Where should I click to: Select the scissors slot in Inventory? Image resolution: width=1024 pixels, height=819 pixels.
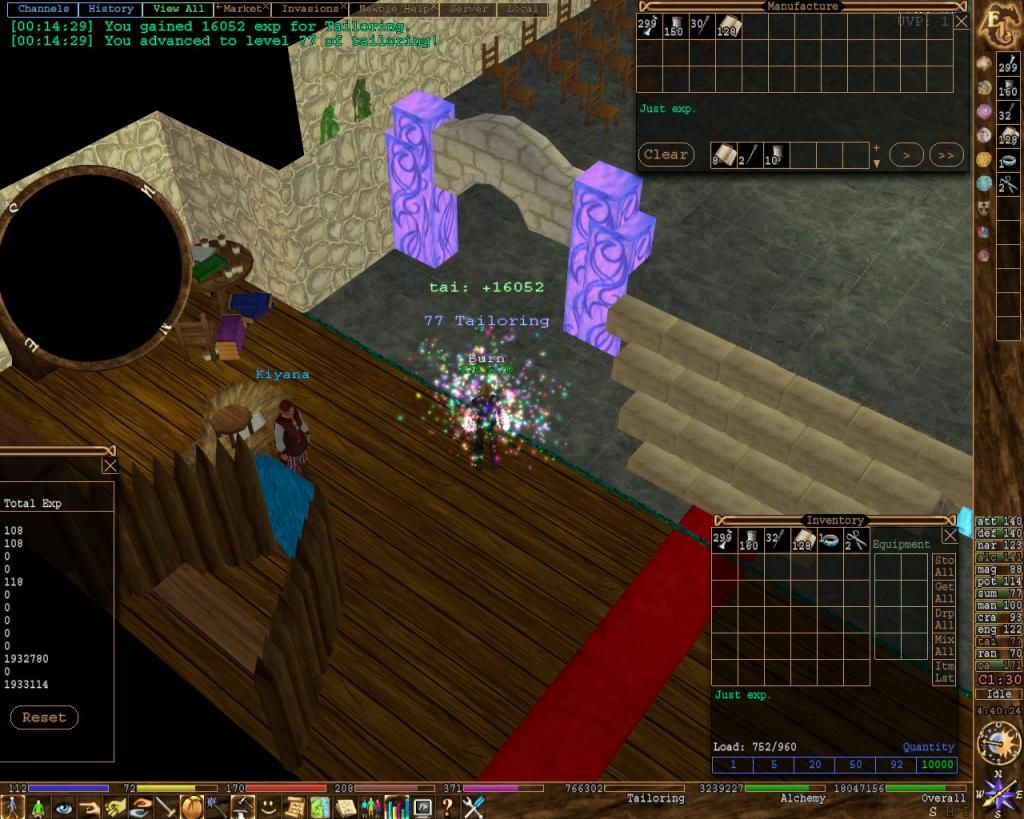tap(855, 541)
